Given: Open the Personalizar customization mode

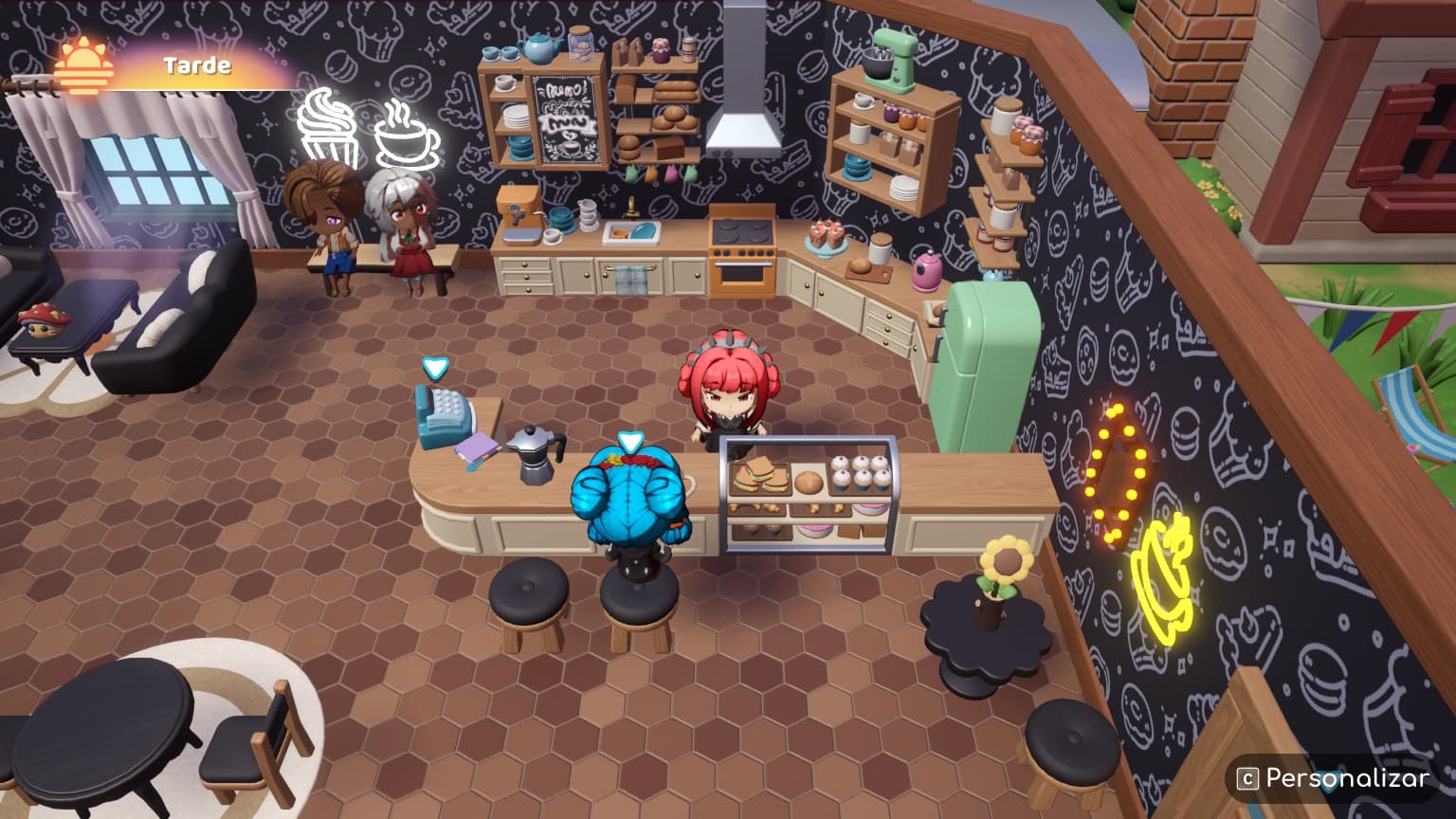Looking at the screenshot, I should pyautogui.click(x=1334, y=778).
